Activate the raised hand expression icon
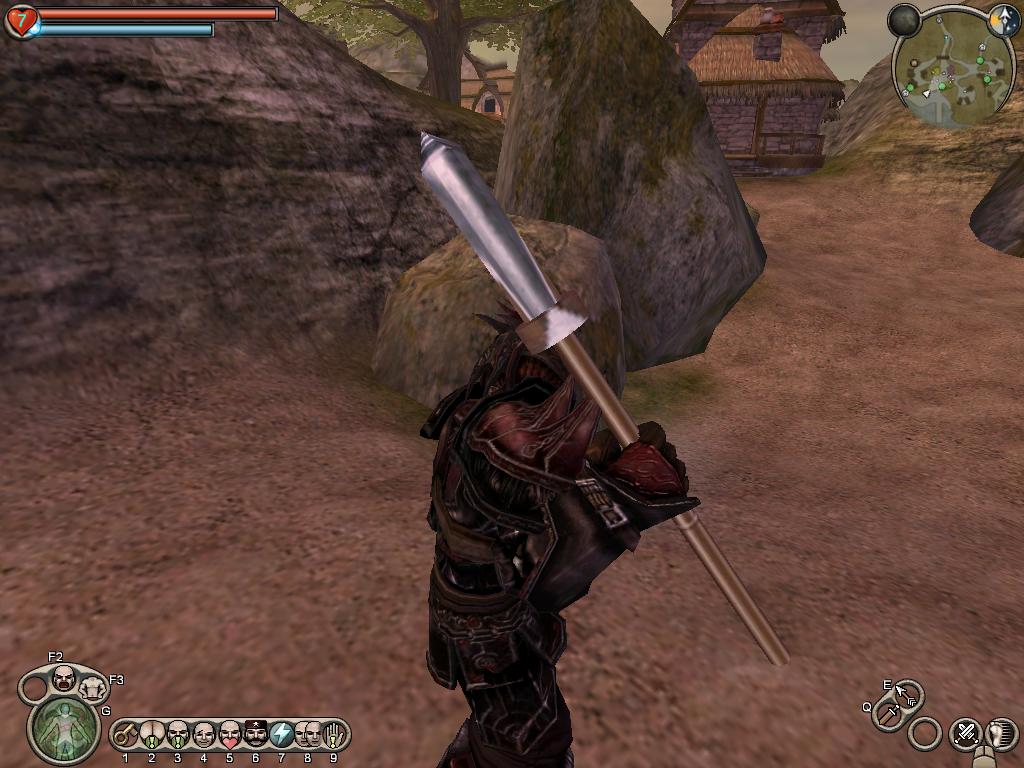Image resolution: width=1024 pixels, height=768 pixels. click(333, 735)
